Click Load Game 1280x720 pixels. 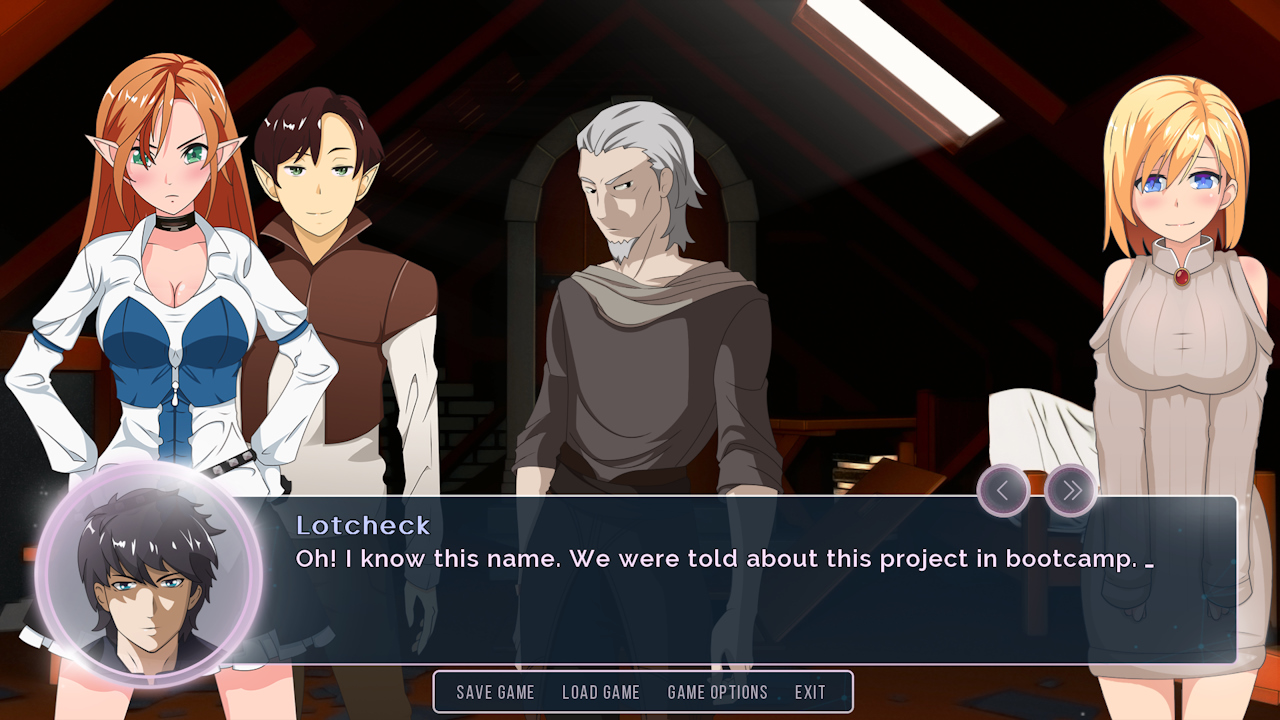601,692
